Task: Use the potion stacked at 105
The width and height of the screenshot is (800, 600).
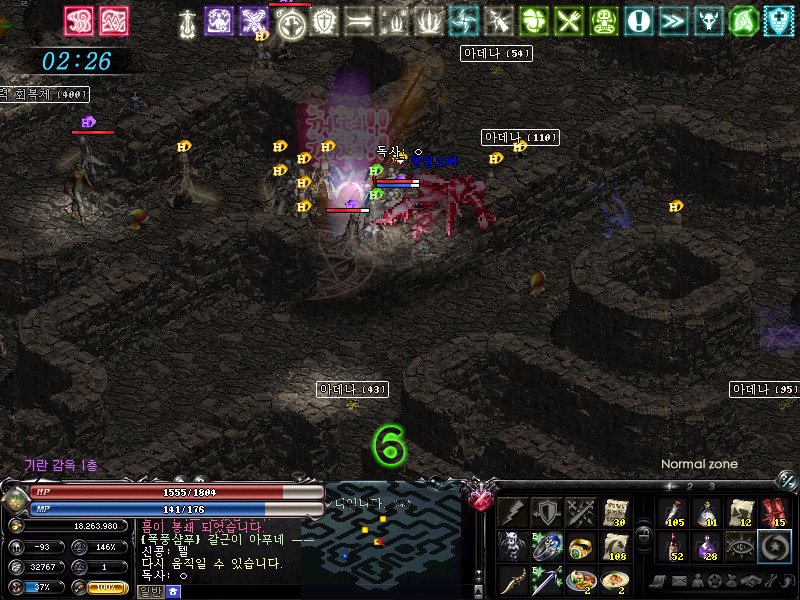Action: coord(673,513)
